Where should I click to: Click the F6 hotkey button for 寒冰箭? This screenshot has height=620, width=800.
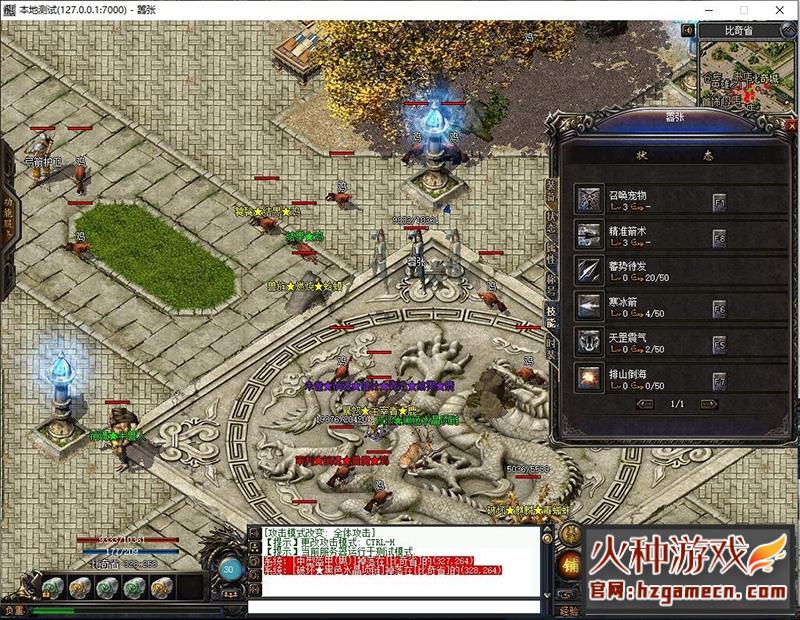(718, 309)
